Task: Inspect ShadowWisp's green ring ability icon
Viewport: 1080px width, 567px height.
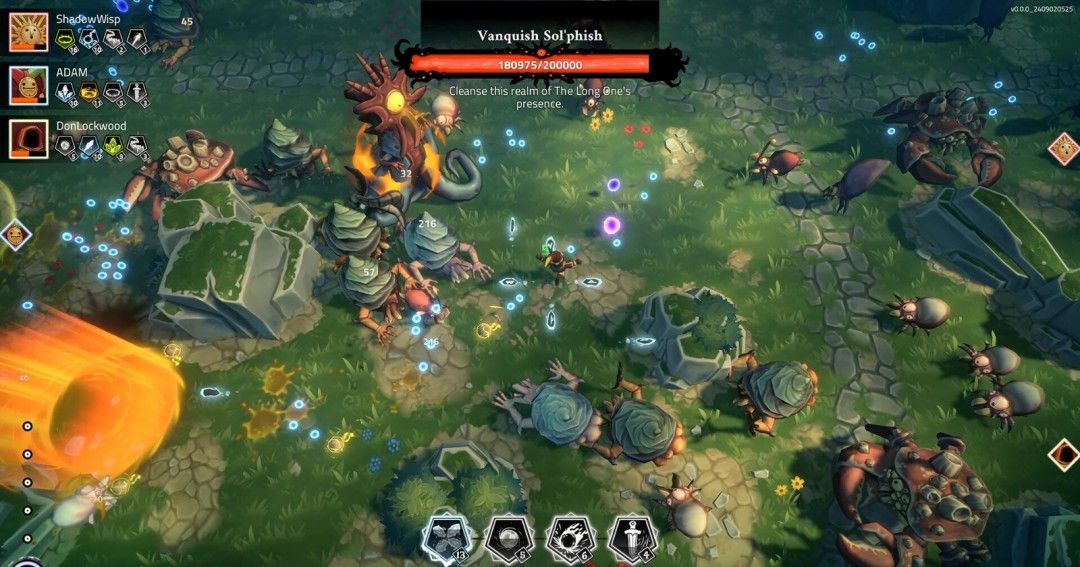Action: 66,40
